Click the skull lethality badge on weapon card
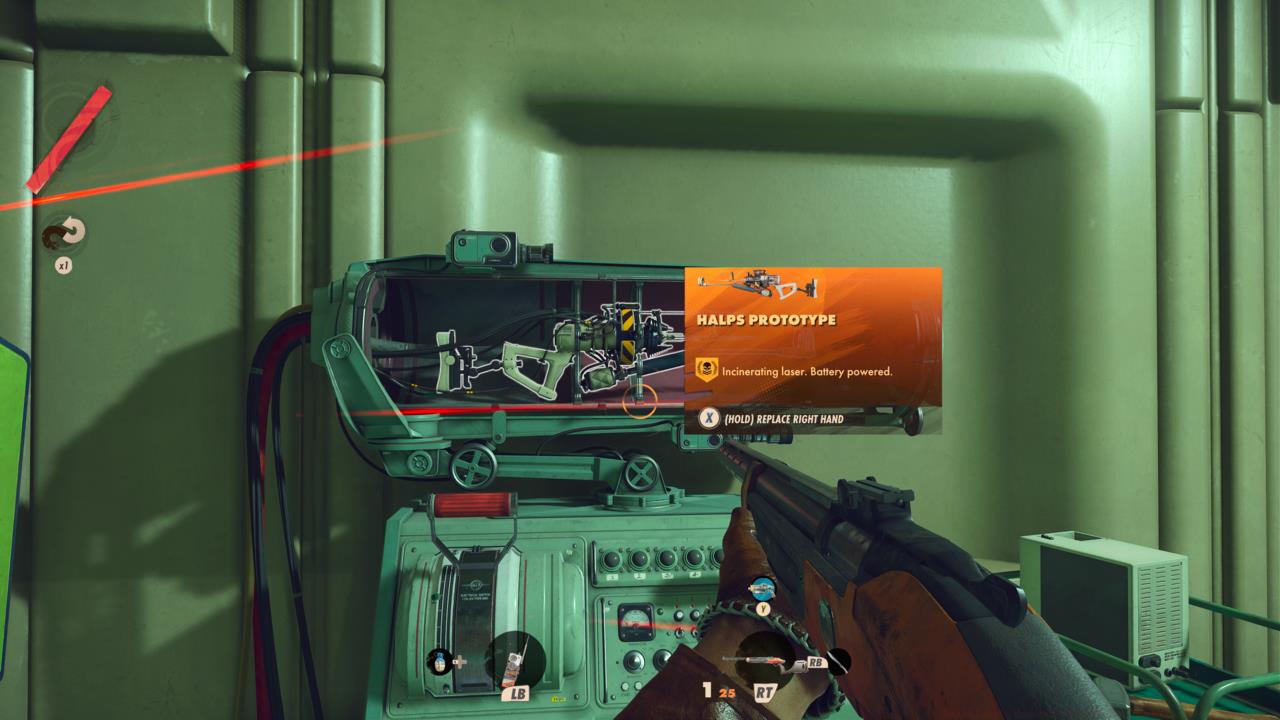Viewport: 1280px width, 720px height. pyautogui.click(x=706, y=367)
